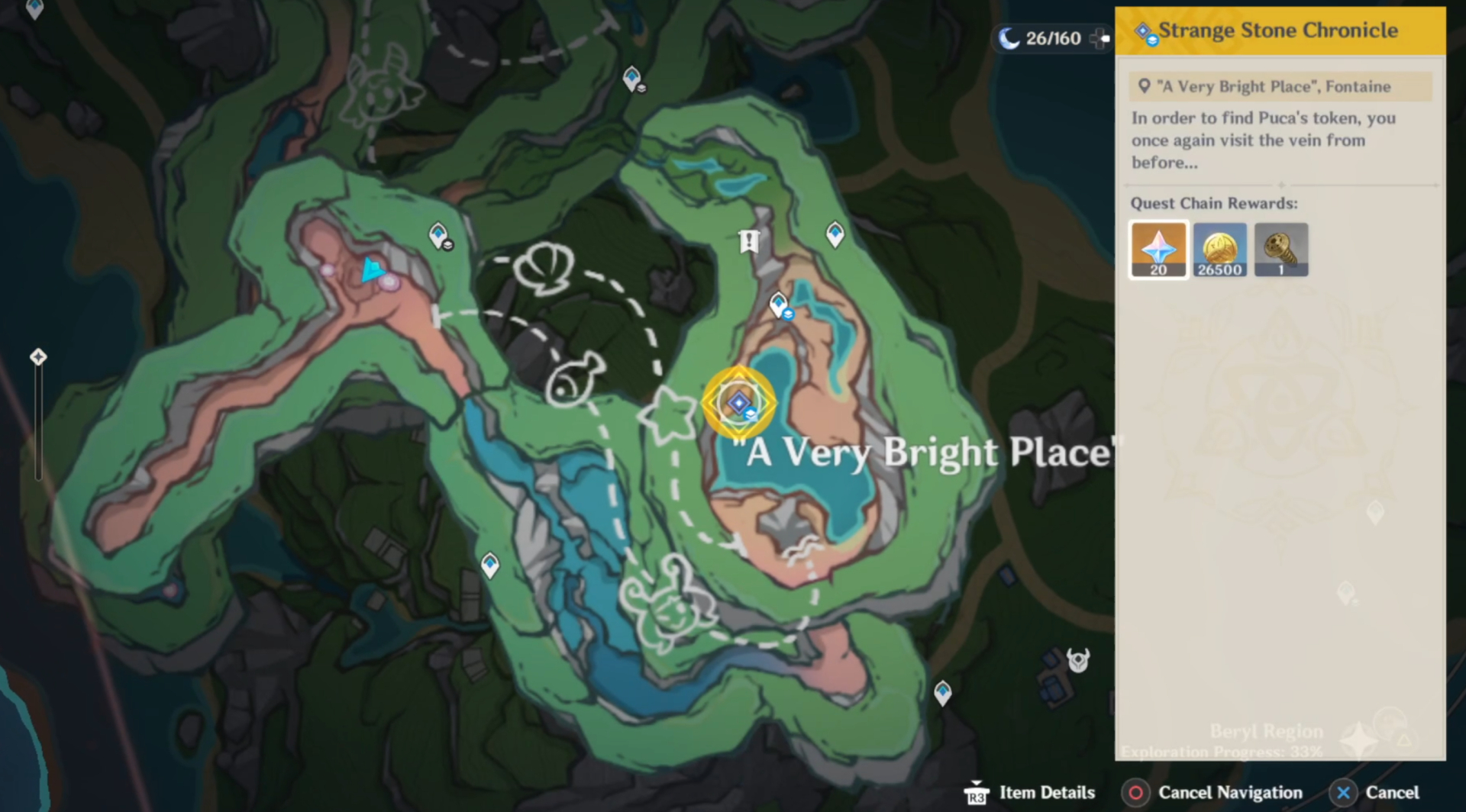Image resolution: width=1466 pixels, height=812 pixels.
Task: Adjust the map zoom slider handle
Action: pos(38,357)
